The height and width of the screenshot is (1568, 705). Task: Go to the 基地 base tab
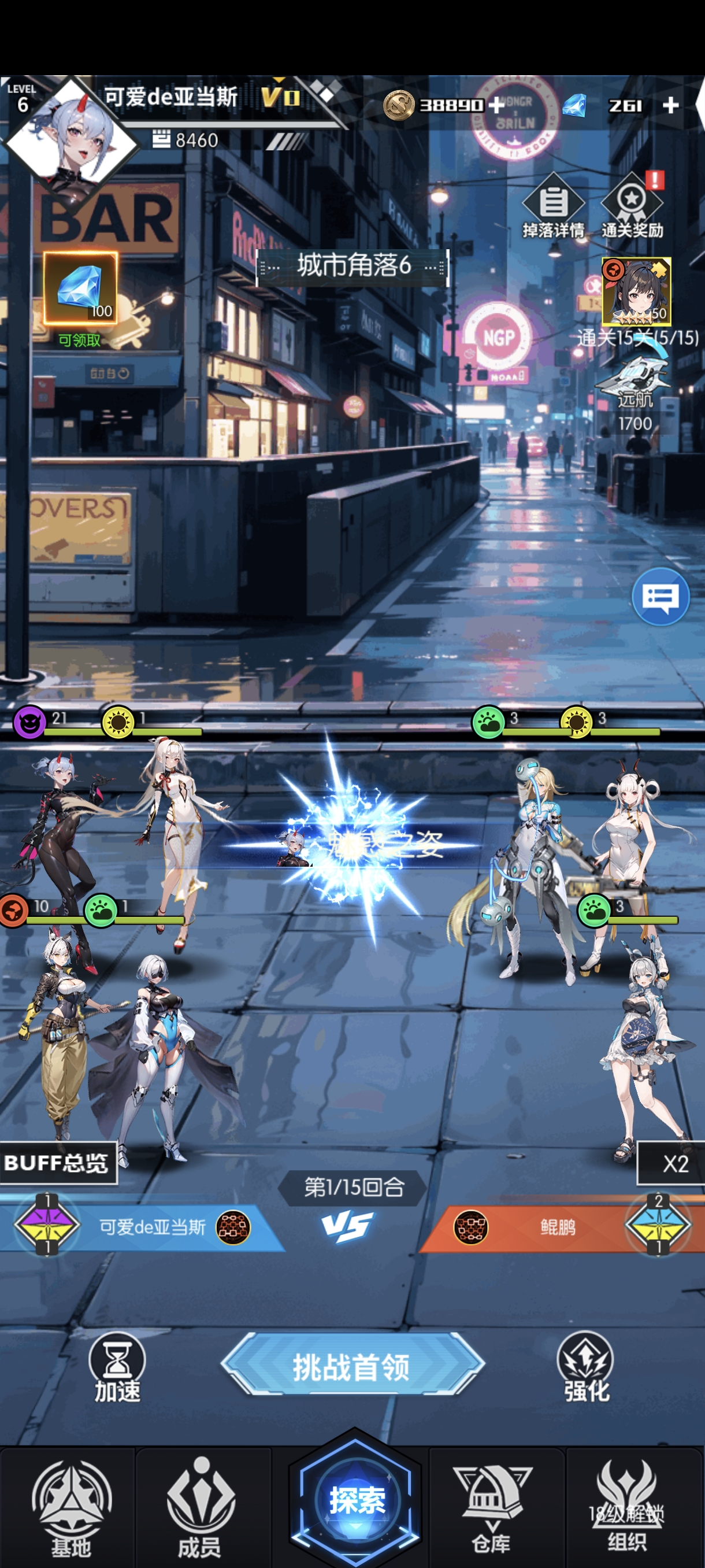point(70,1508)
